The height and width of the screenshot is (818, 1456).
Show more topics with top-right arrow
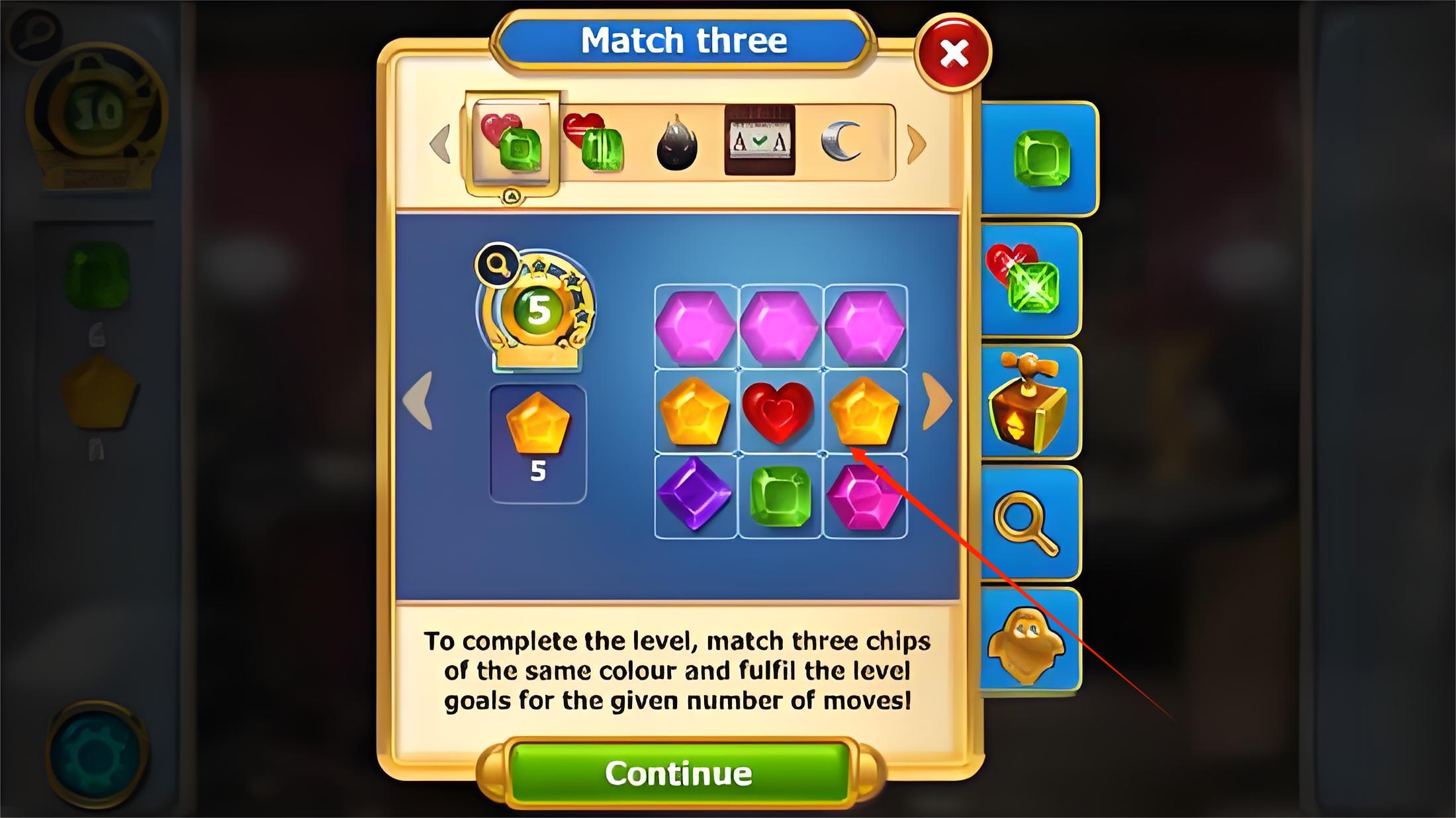[x=917, y=144]
